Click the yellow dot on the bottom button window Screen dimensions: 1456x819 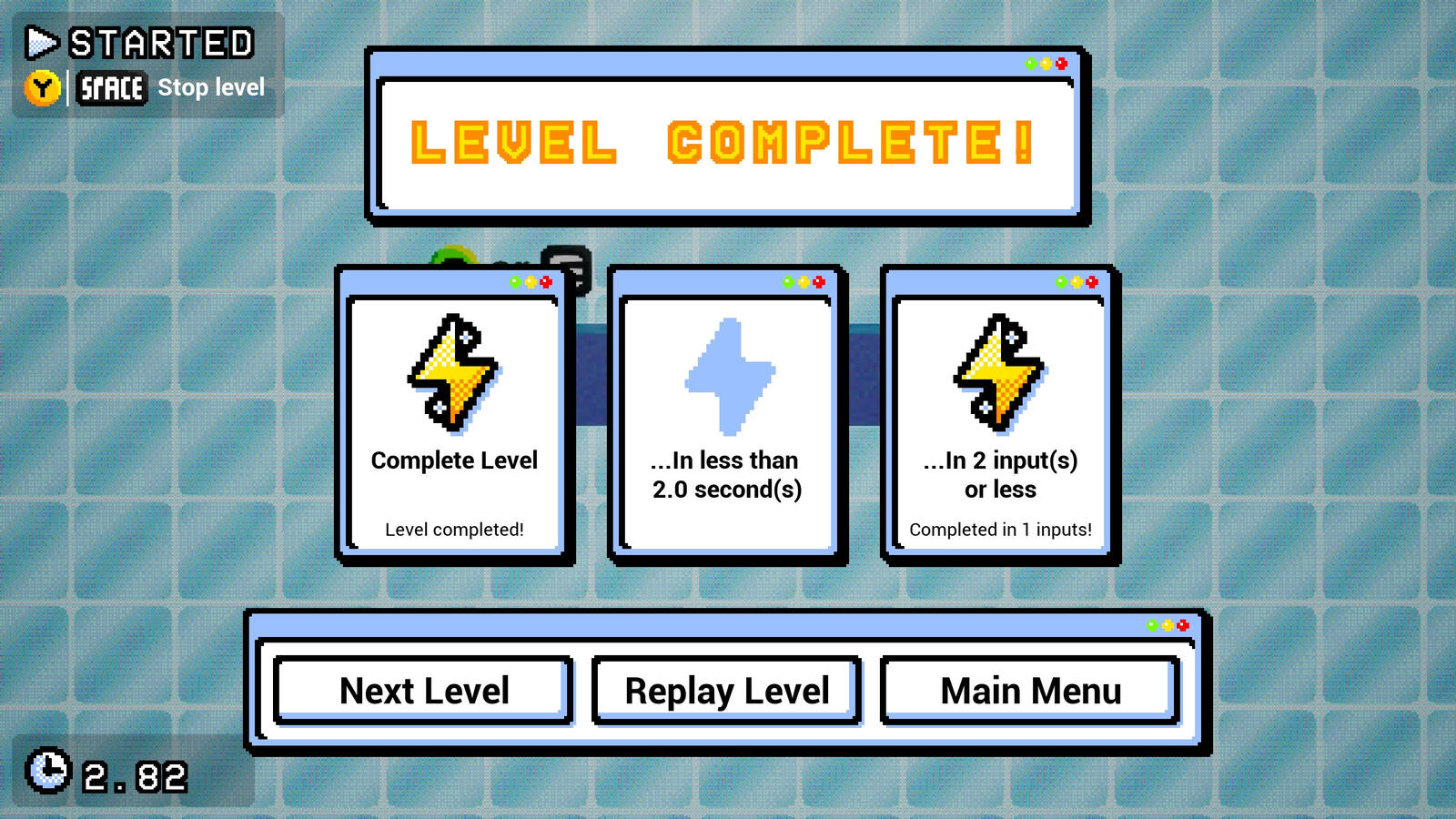click(x=1168, y=624)
